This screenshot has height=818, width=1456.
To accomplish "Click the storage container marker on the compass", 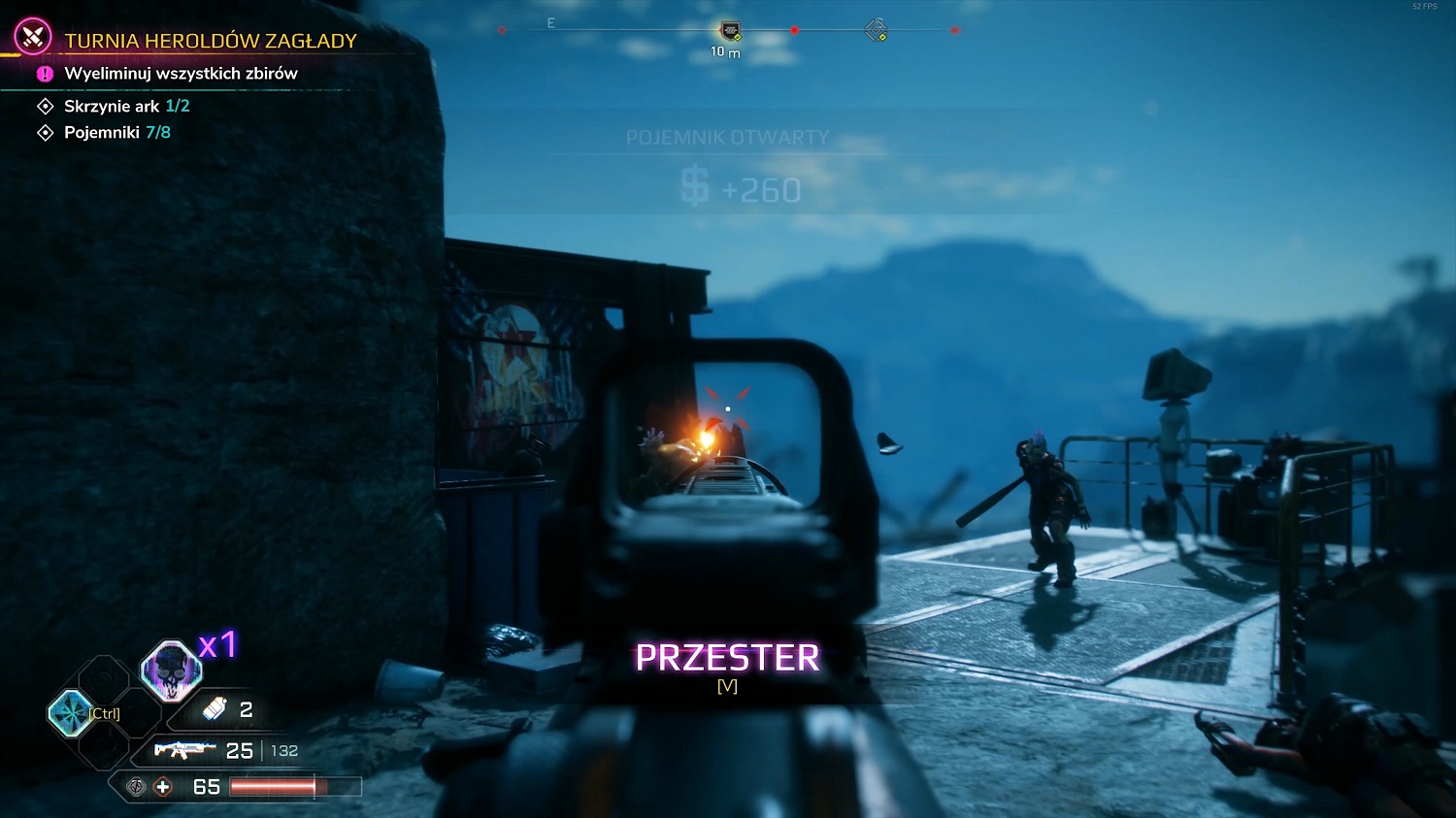I will click(730, 31).
